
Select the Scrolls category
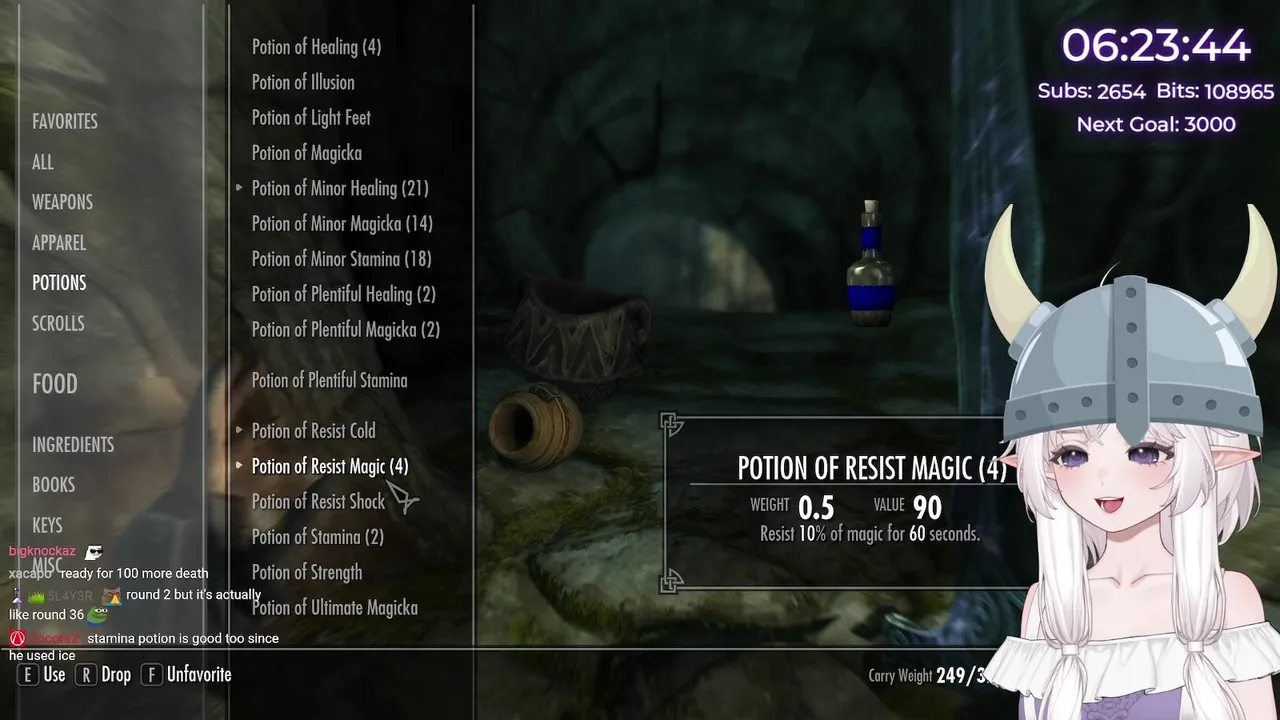click(x=58, y=323)
